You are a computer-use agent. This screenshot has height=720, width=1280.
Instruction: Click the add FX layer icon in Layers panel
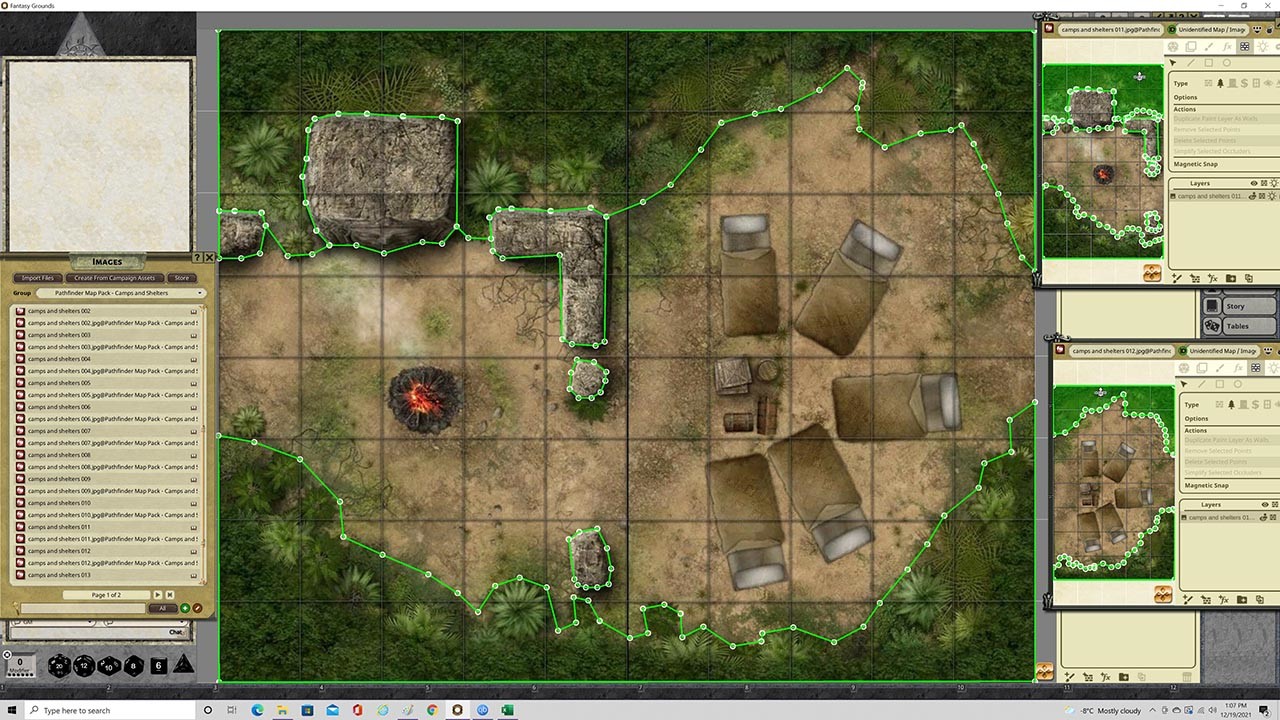tap(1213, 278)
